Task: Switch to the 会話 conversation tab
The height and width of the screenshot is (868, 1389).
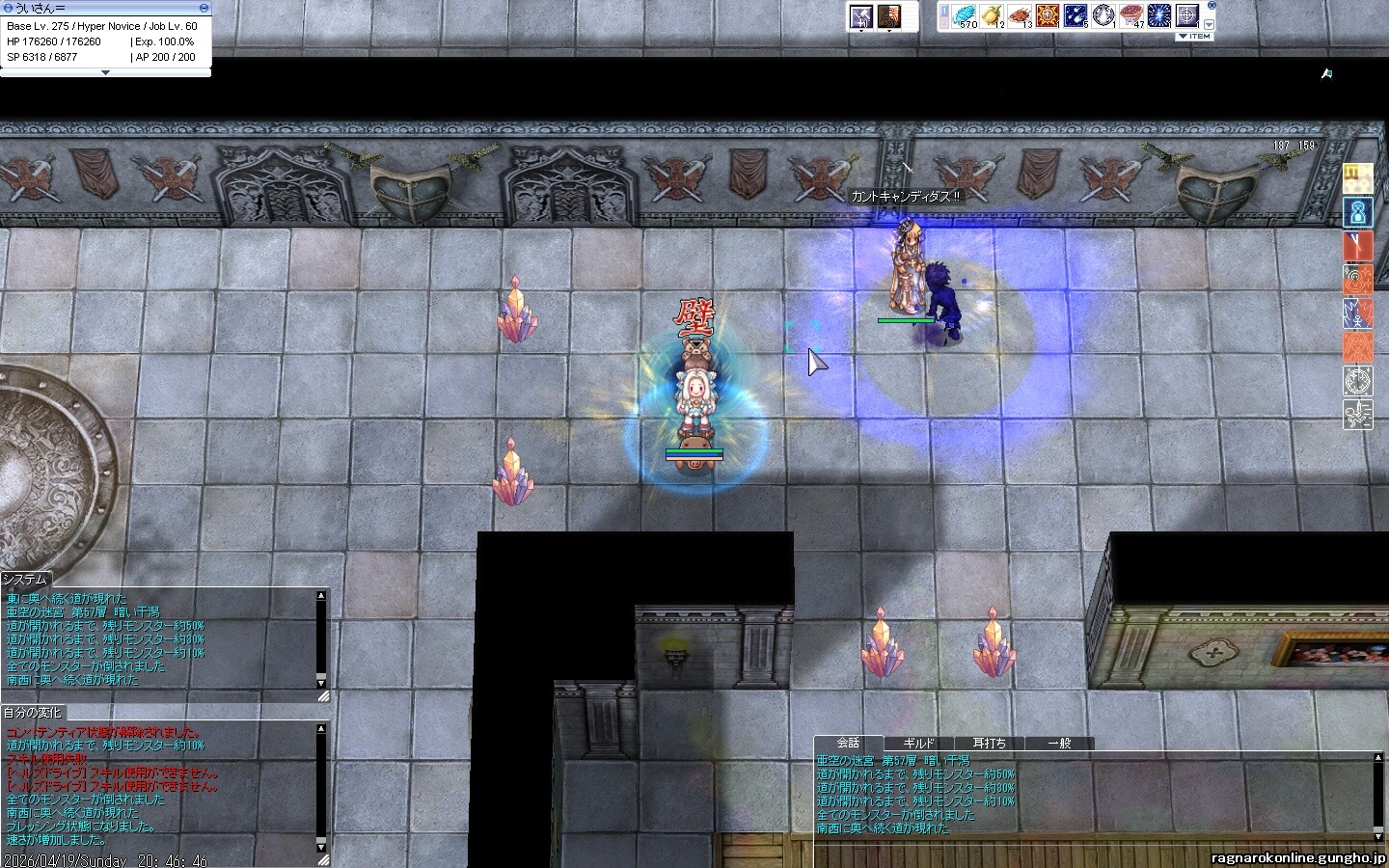Action: click(x=848, y=744)
